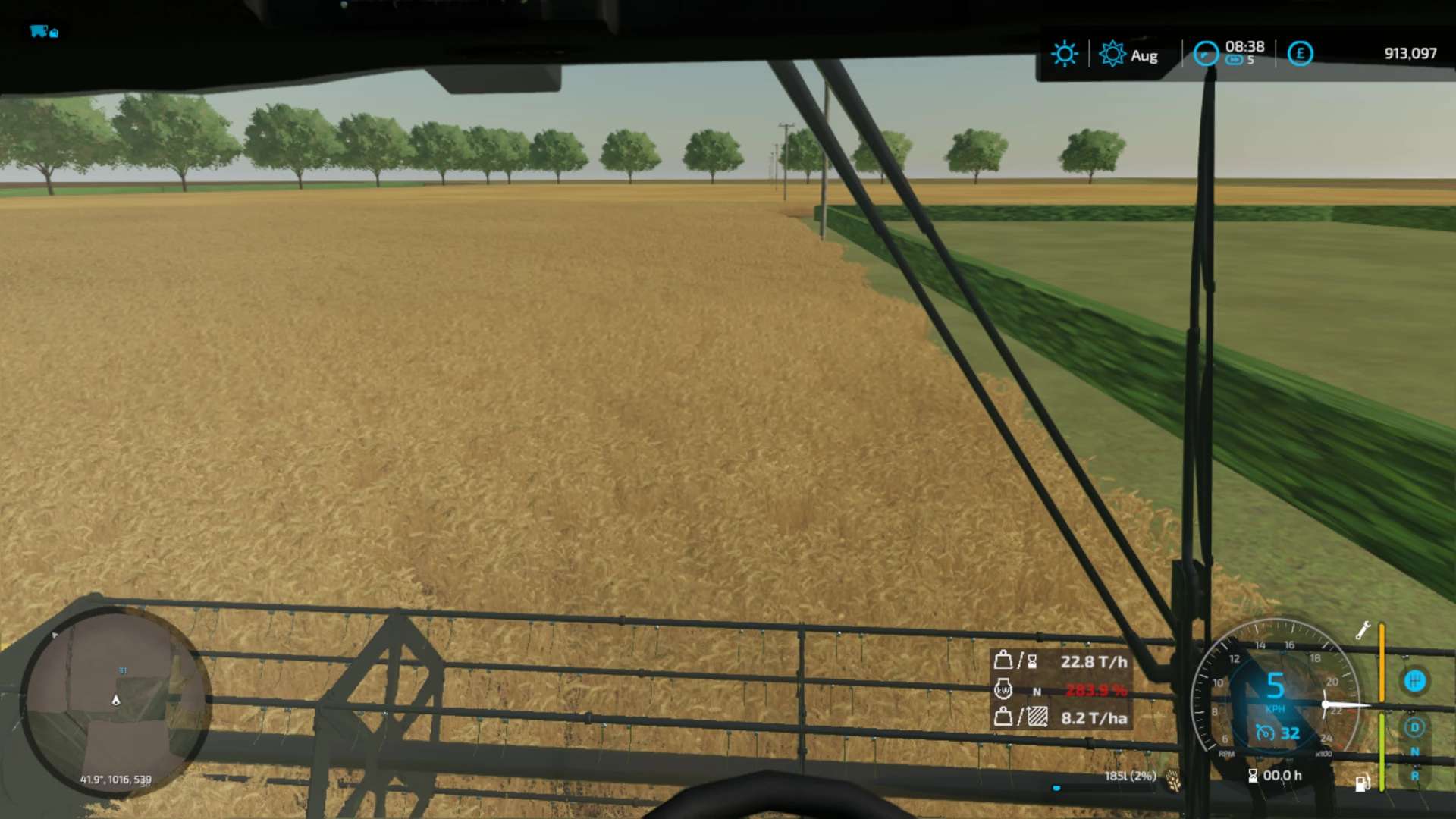Screen dimensions: 1456x819
Task: Click the clock time-scale icon
Action: tap(1206, 54)
